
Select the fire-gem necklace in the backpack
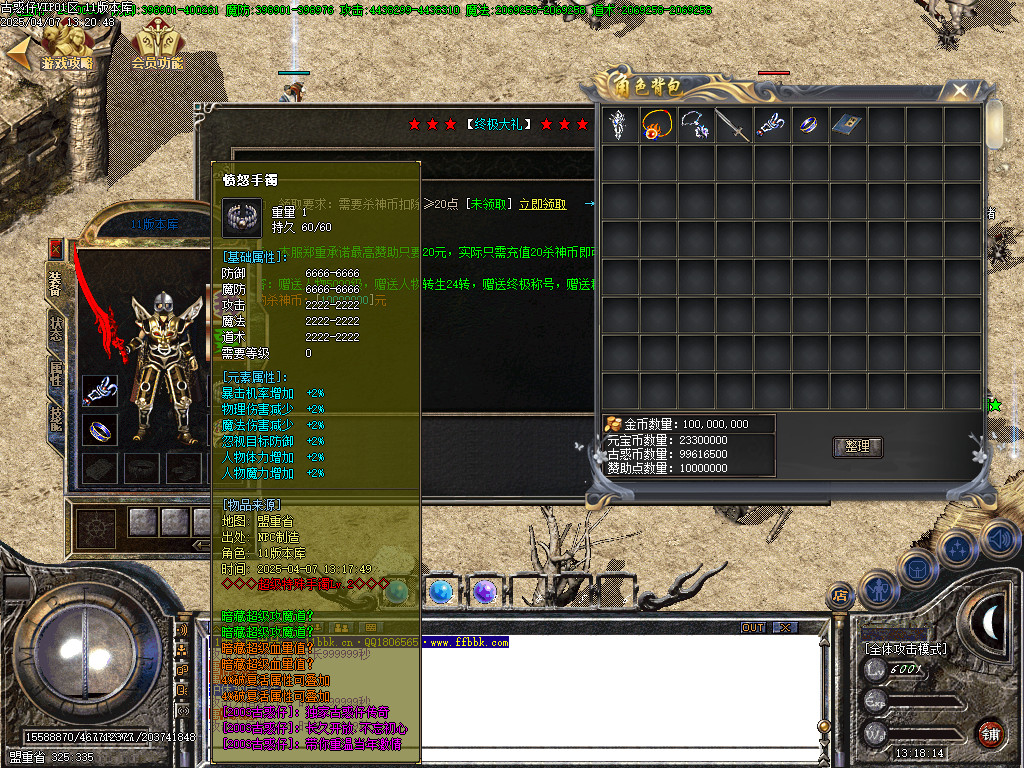656,125
